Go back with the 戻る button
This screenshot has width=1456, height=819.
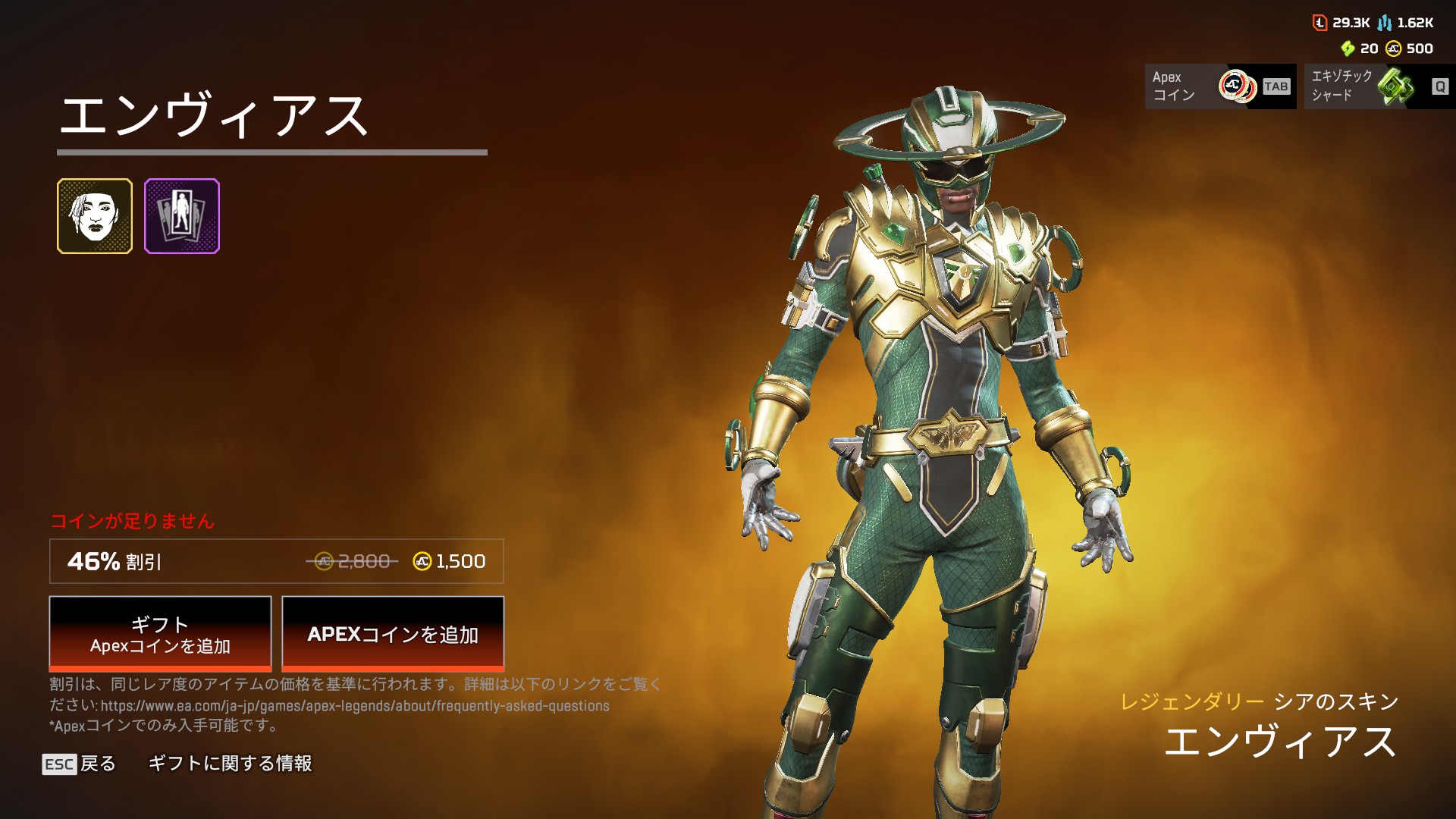click(x=80, y=764)
